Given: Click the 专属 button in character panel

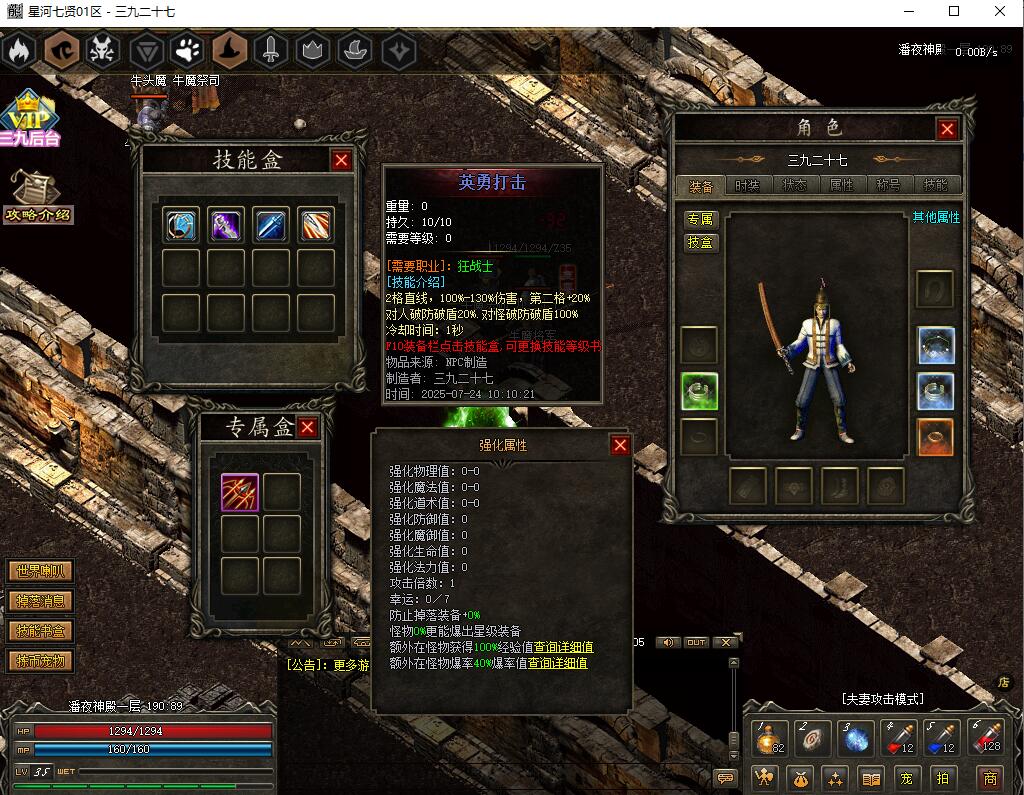Looking at the screenshot, I should point(701,219).
